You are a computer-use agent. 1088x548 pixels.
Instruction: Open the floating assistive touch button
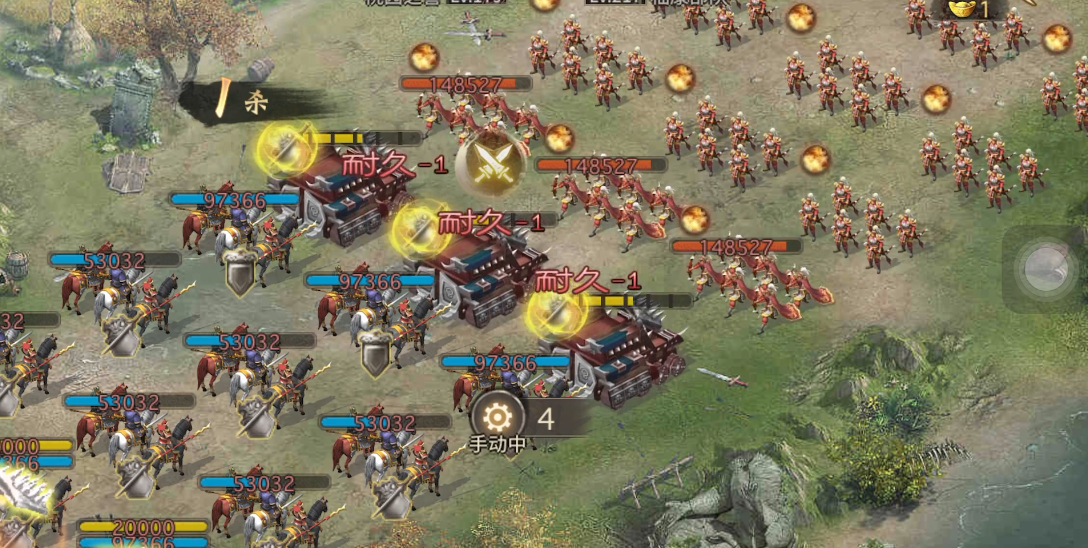click(1044, 267)
